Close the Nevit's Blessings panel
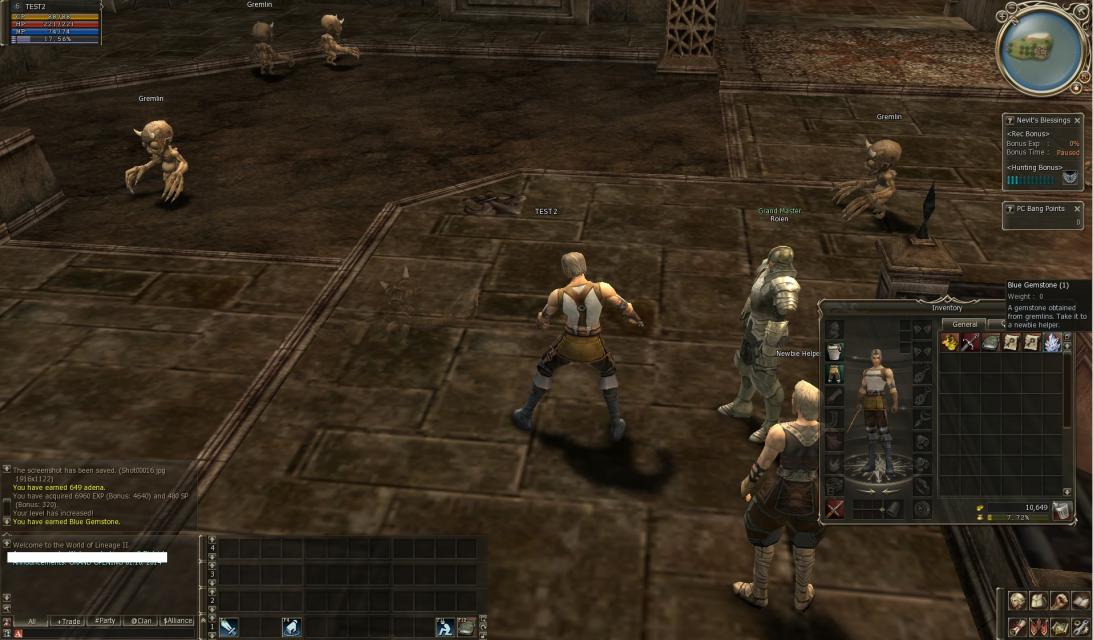1093x640 pixels. click(1077, 120)
